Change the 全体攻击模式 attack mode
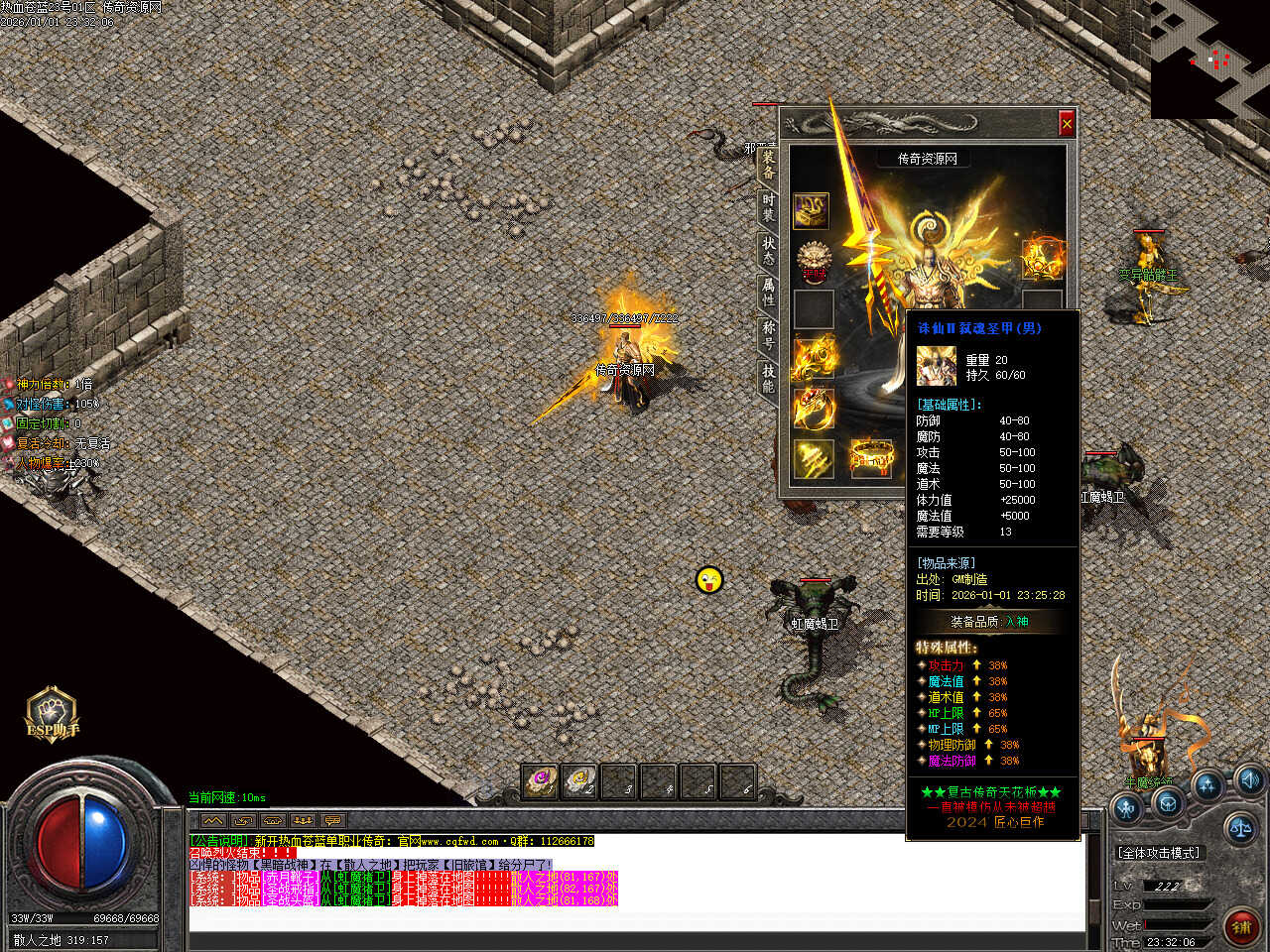The width and height of the screenshot is (1270, 952). [x=1159, y=853]
